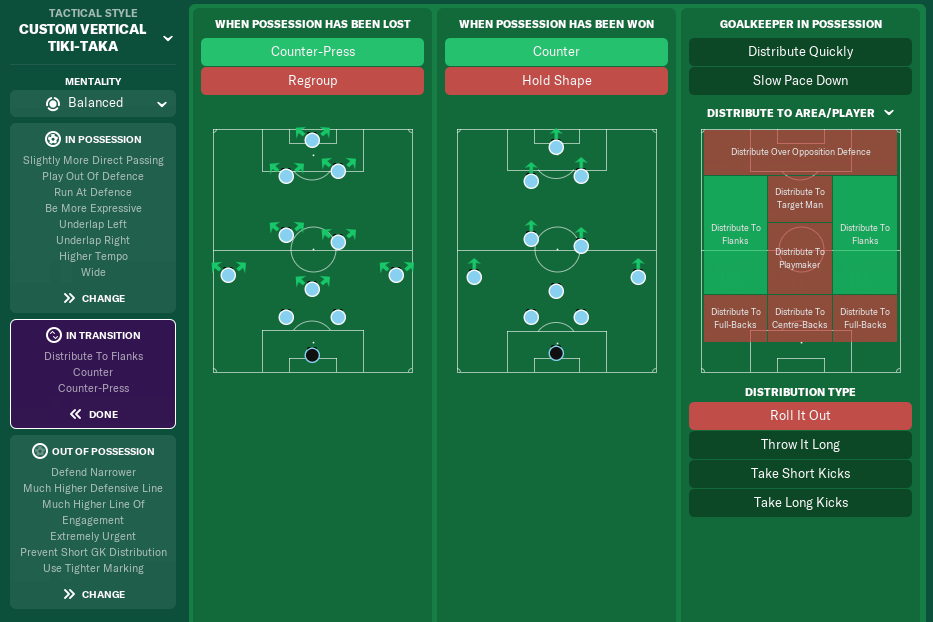Toggle the Counter-Press instruction
The width and height of the screenshot is (933, 622).
[312, 52]
